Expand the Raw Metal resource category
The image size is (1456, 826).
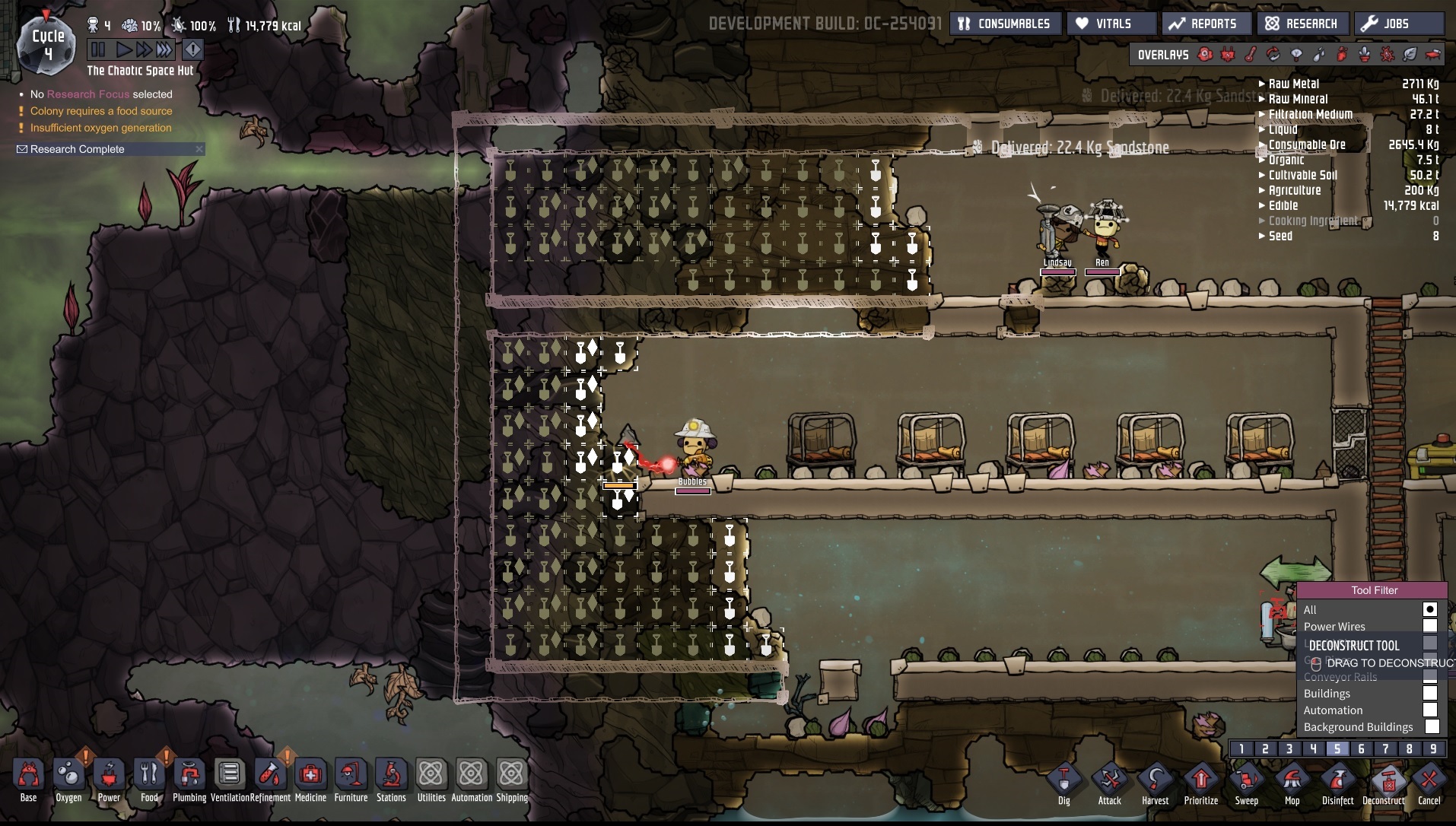tap(1293, 84)
